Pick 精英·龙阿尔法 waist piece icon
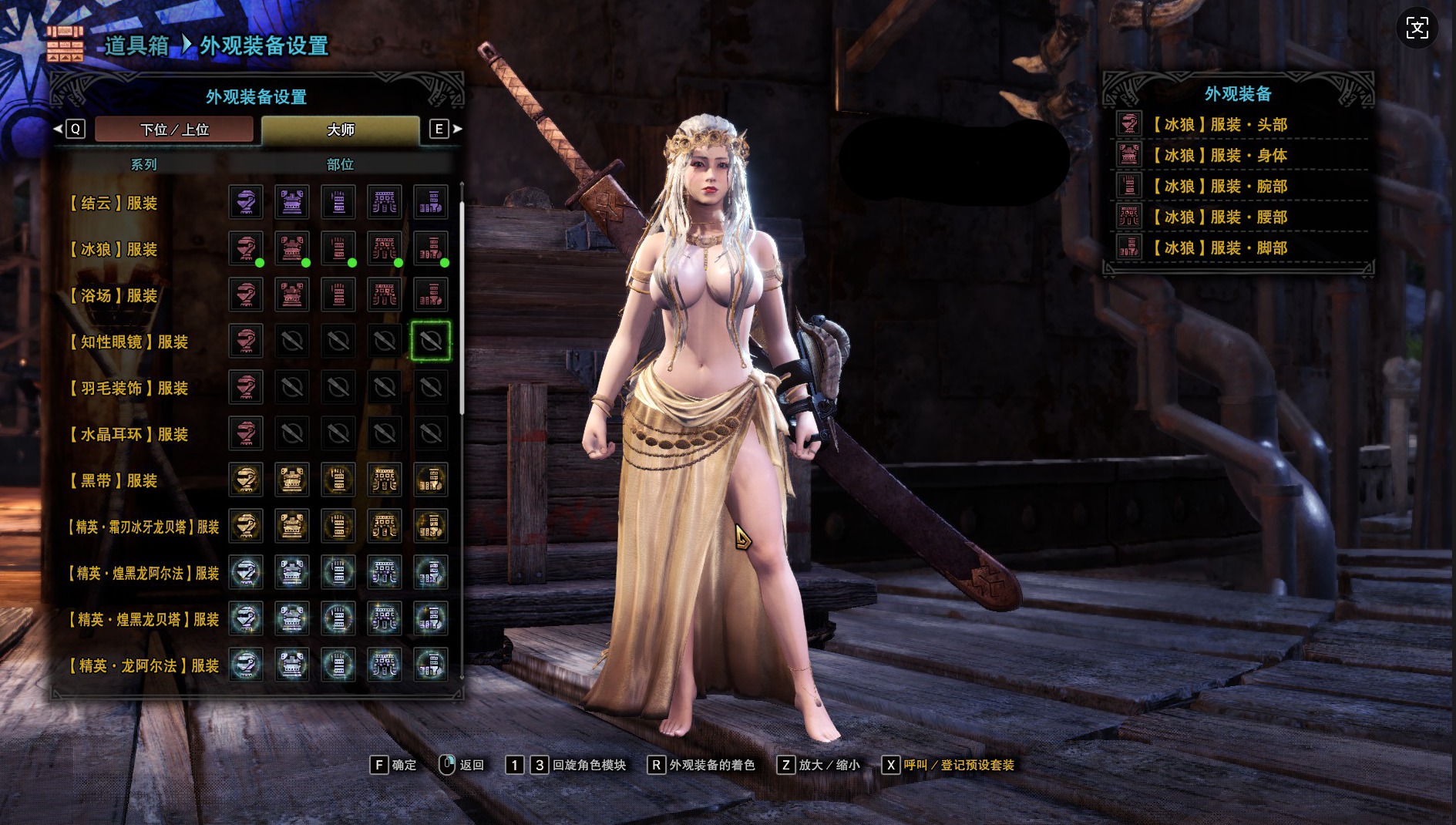Viewport: 1456px width, 825px height. (385, 665)
